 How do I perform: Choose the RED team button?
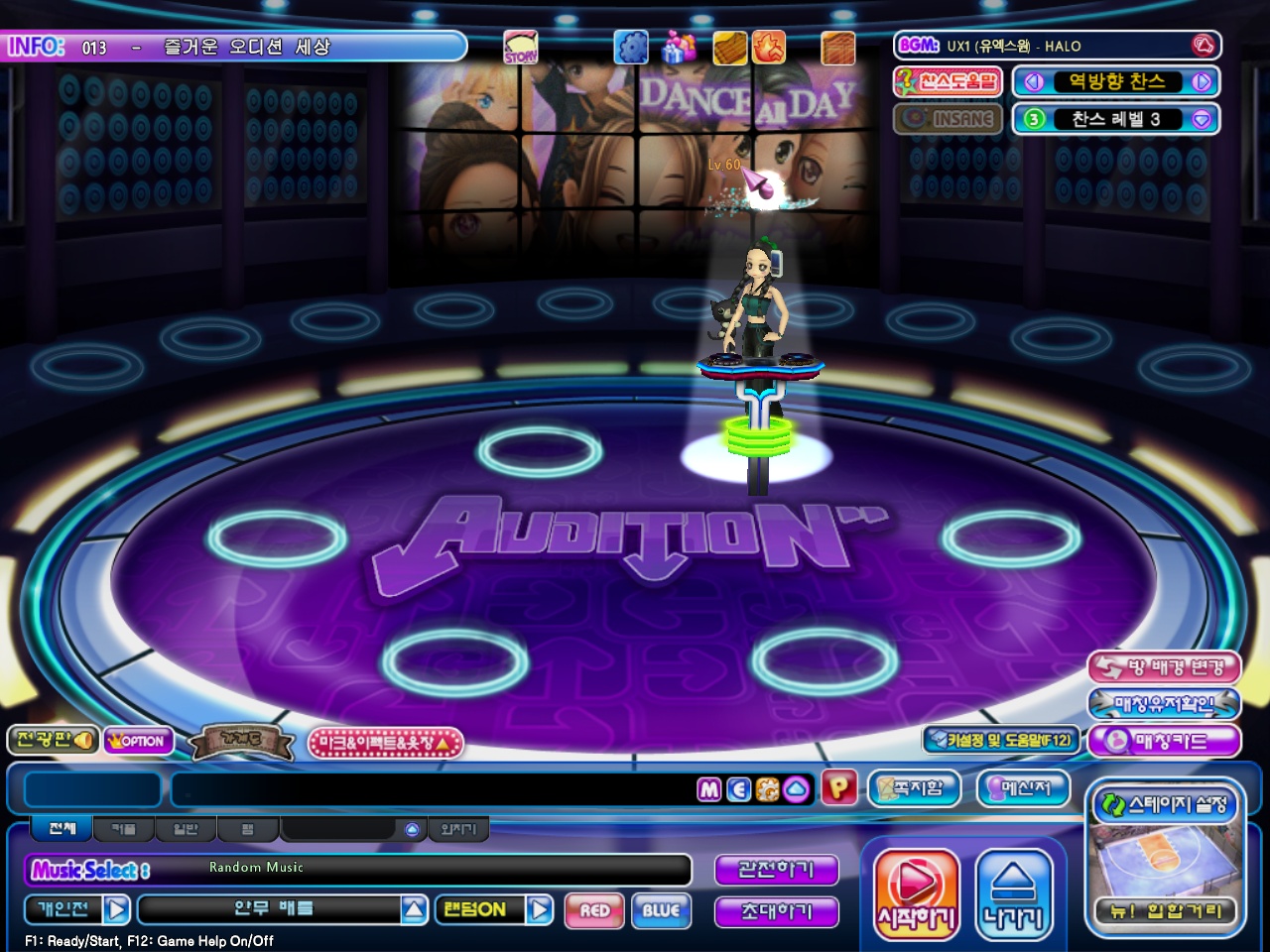(594, 910)
